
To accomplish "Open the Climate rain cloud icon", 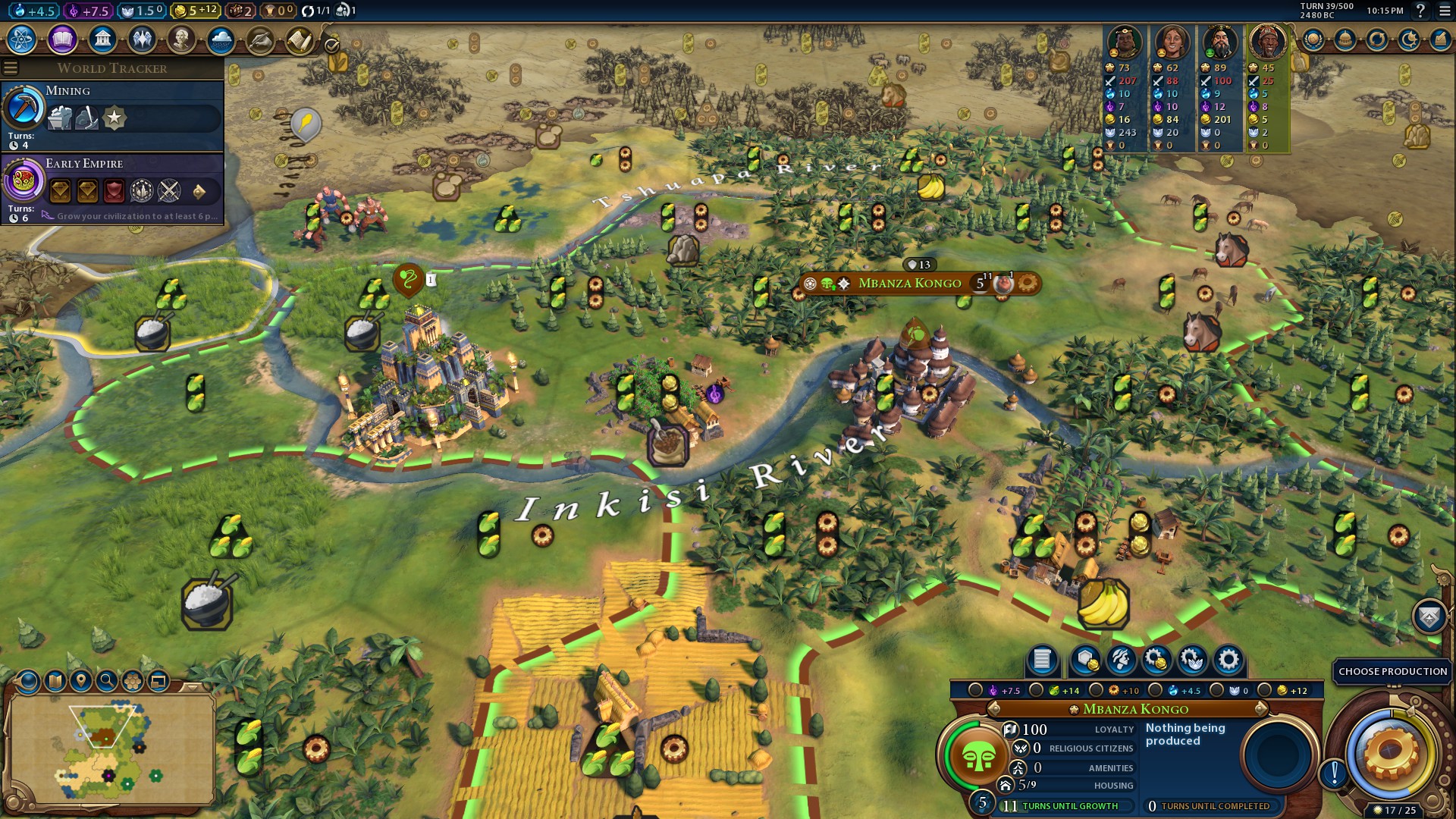I will tap(221, 39).
